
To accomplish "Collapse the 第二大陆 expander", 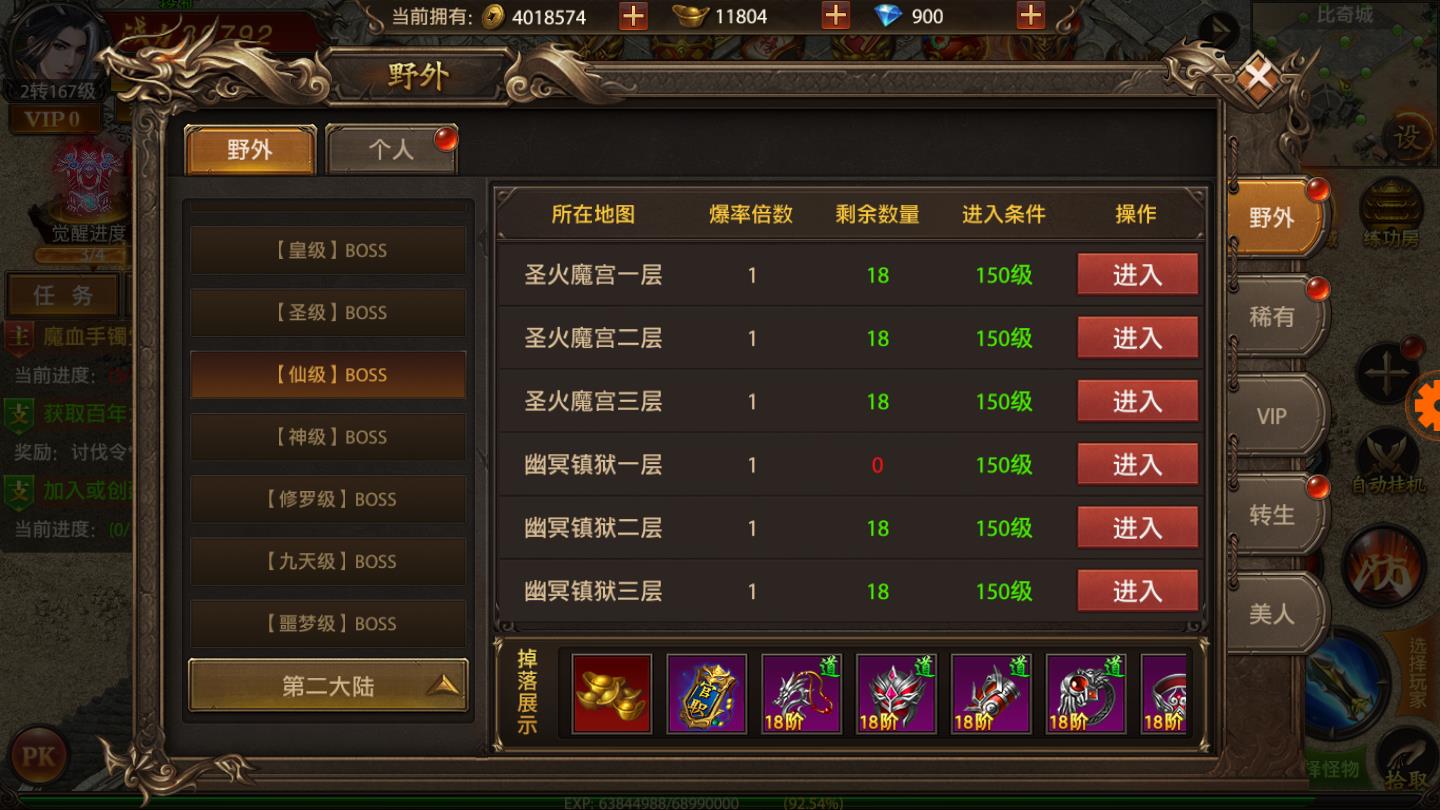I will [x=327, y=685].
